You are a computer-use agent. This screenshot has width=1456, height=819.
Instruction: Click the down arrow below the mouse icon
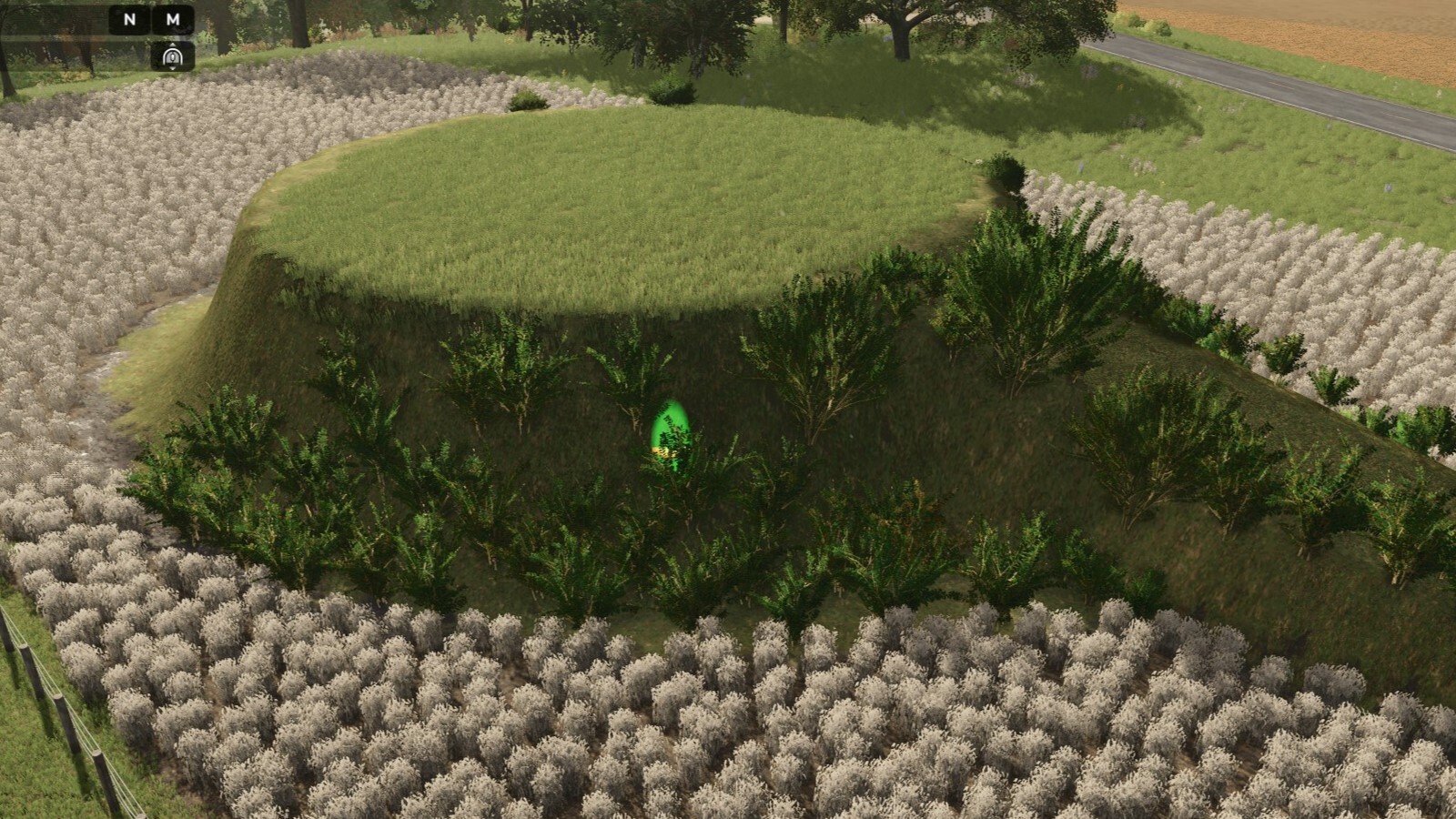point(173,69)
